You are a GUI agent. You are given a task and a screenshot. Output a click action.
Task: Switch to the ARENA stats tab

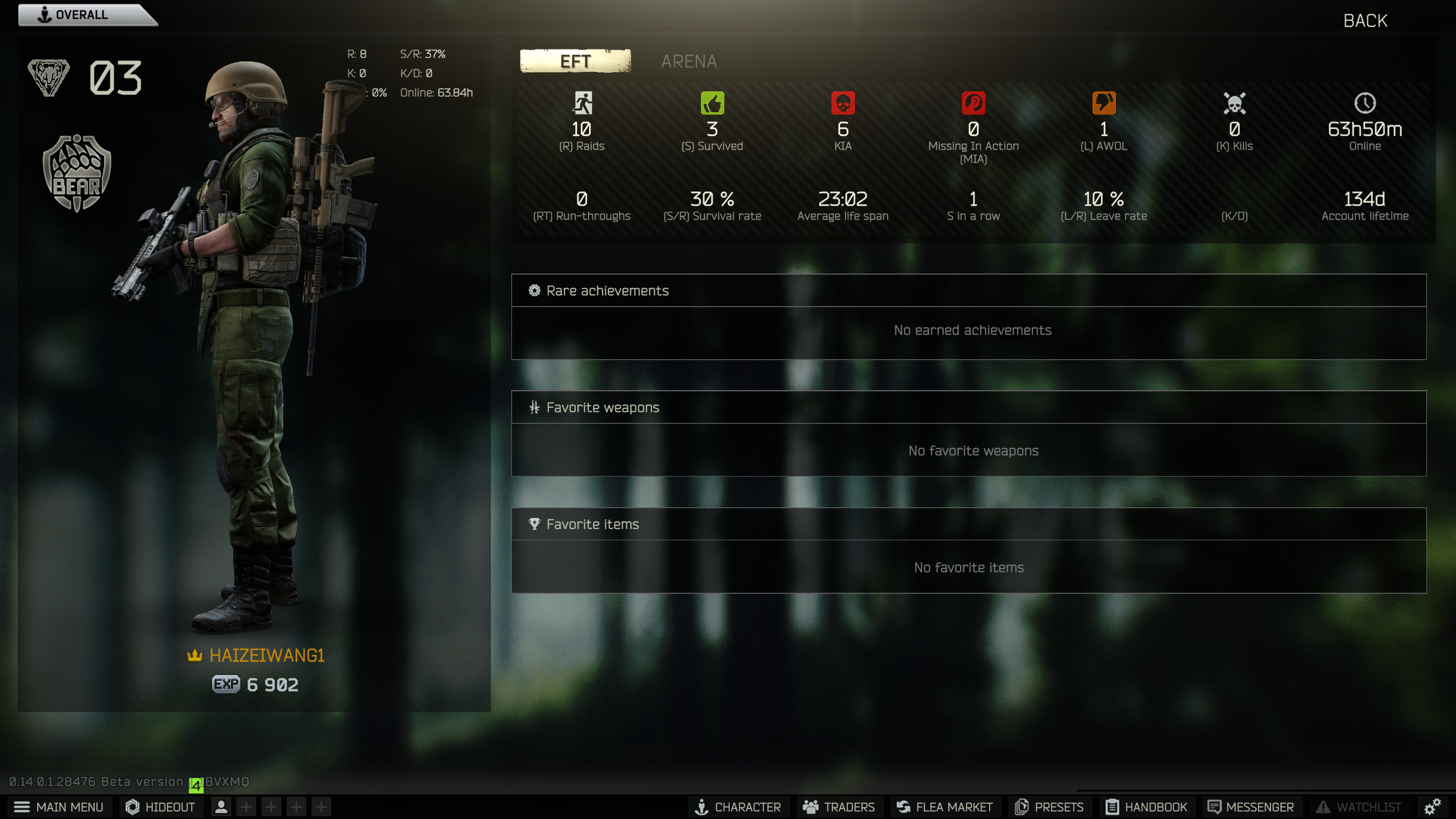[x=688, y=61]
